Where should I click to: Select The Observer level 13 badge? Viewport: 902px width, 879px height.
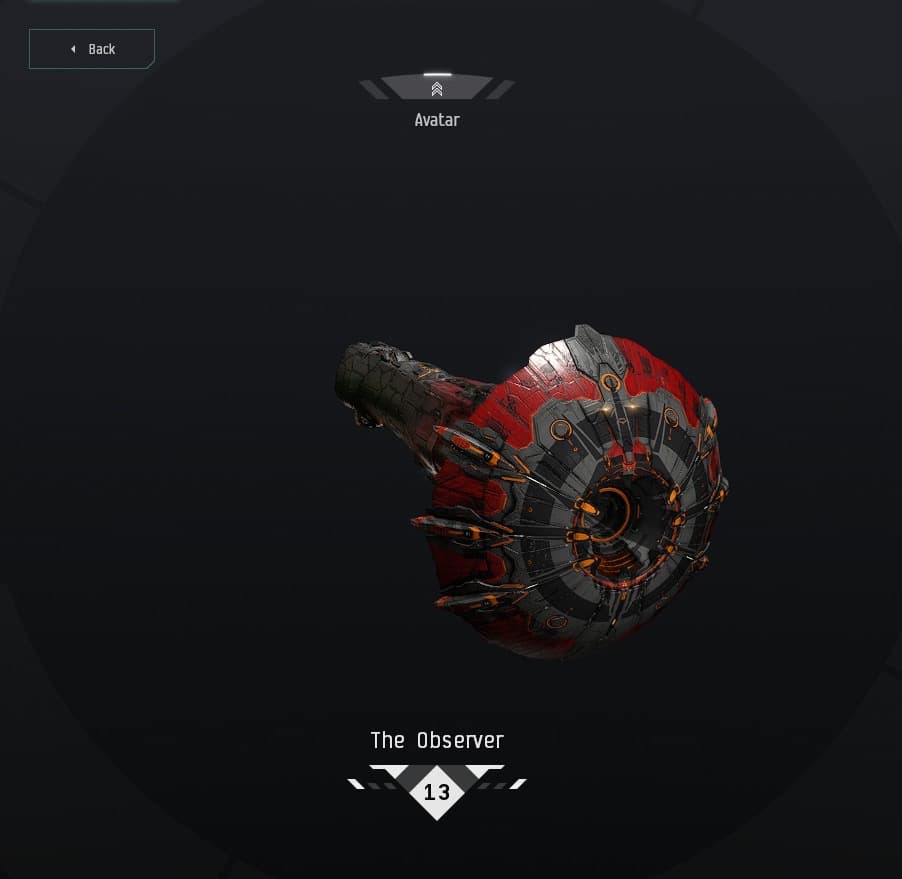coord(437,792)
